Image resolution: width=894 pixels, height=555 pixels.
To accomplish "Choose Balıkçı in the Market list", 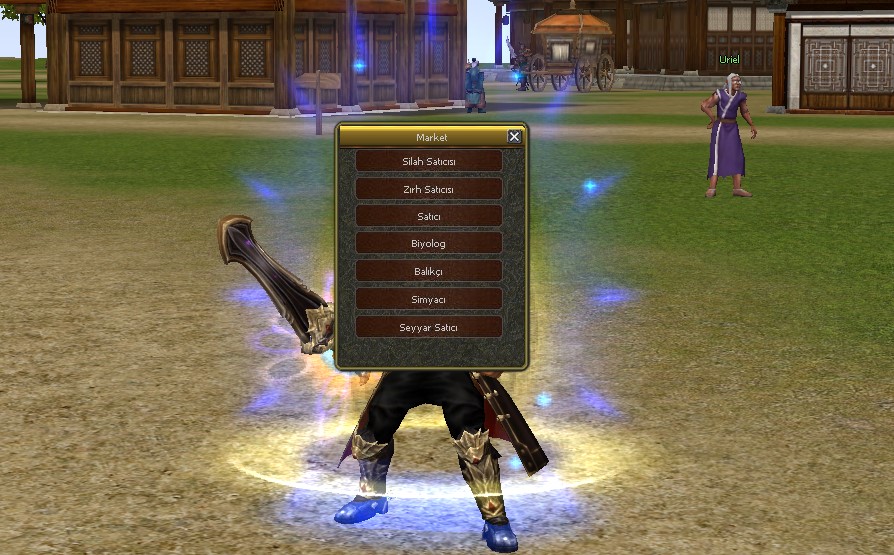I will pyautogui.click(x=429, y=271).
